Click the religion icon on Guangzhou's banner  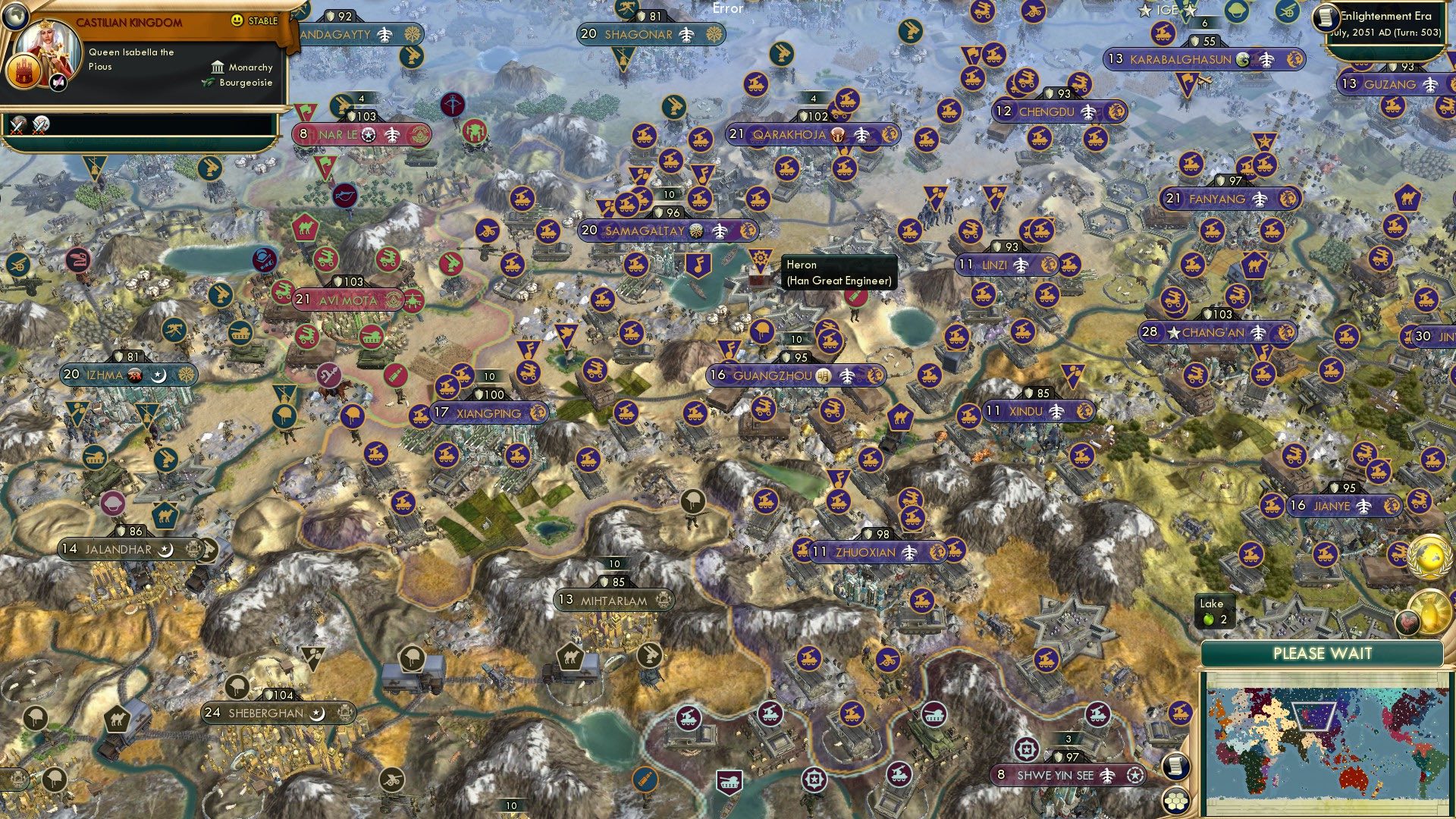(824, 375)
